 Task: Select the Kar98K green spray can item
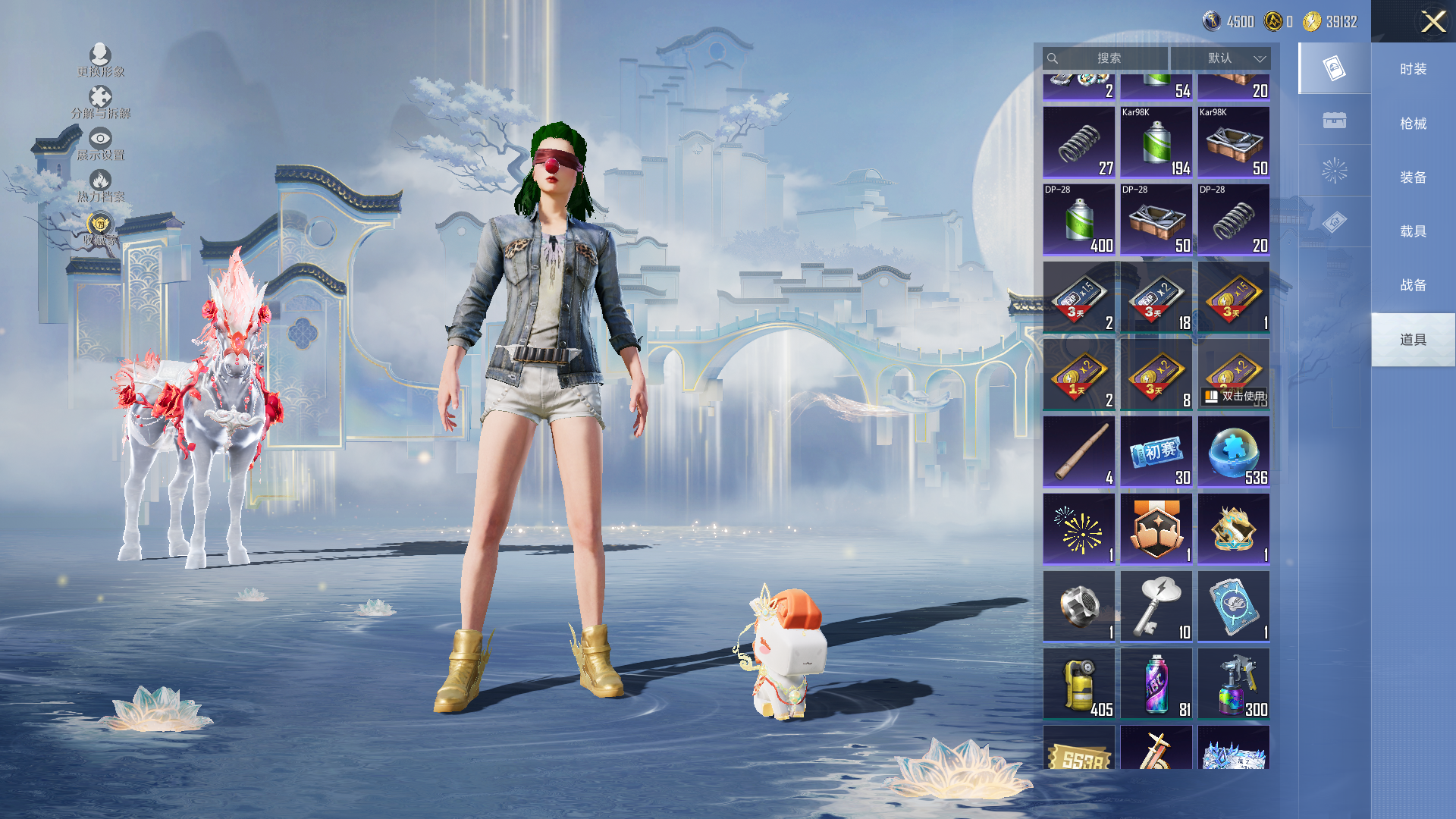pyautogui.click(x=1156, y=143)
